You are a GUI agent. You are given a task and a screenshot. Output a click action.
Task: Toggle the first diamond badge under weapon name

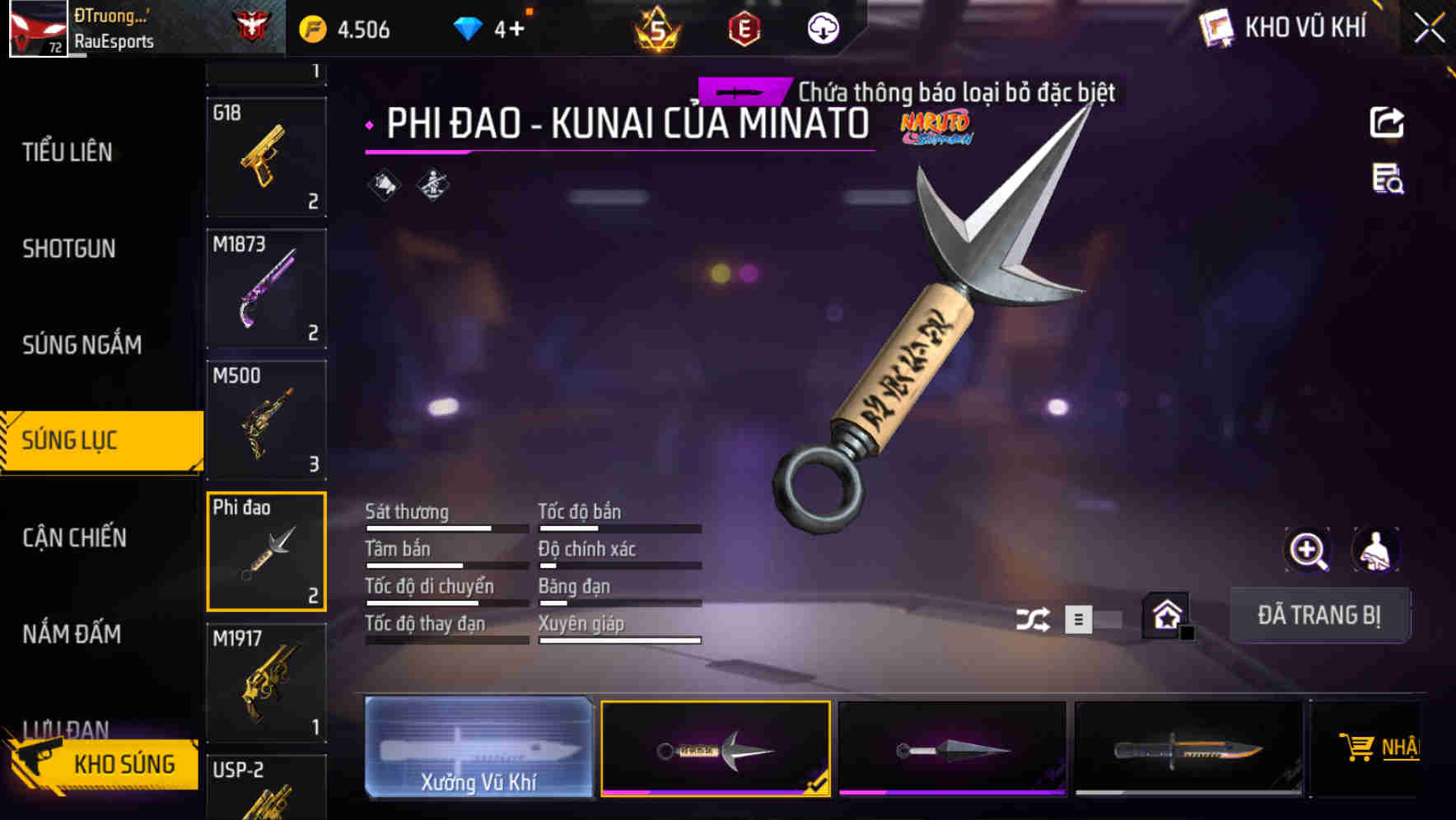pyautogui.click(x=382, y=185)
